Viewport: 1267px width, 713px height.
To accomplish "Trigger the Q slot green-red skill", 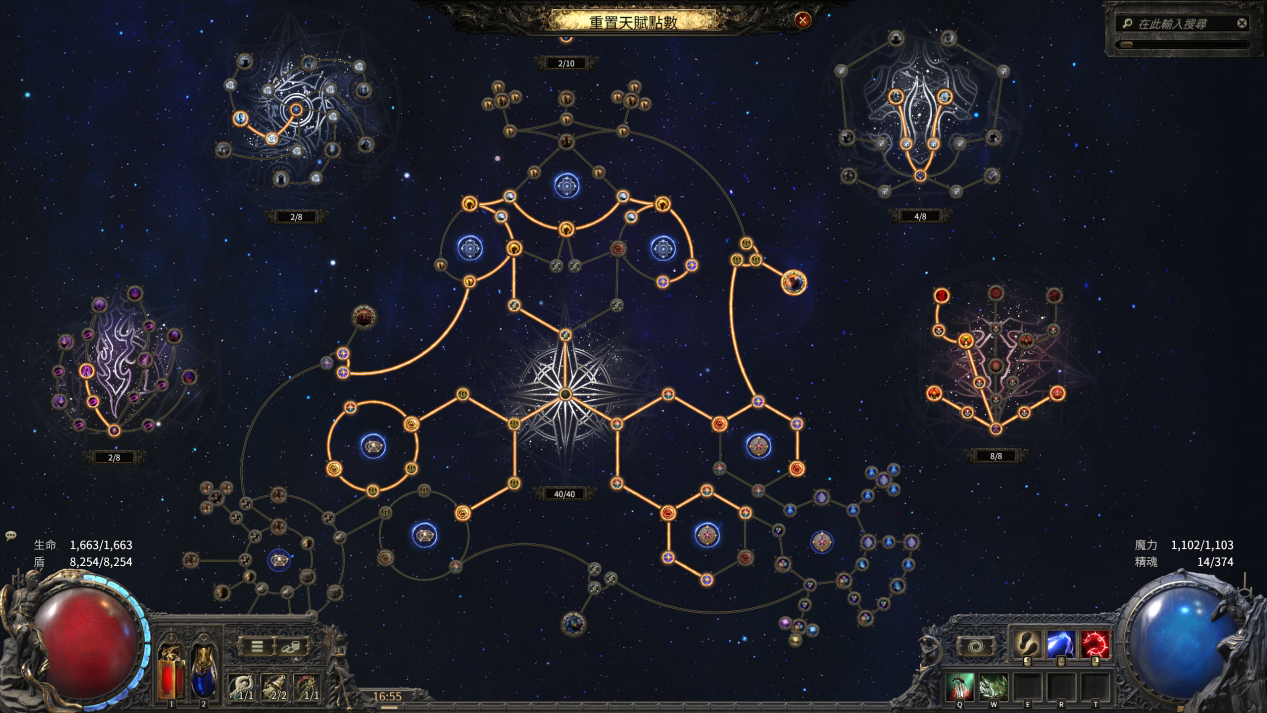I will 960,686.
